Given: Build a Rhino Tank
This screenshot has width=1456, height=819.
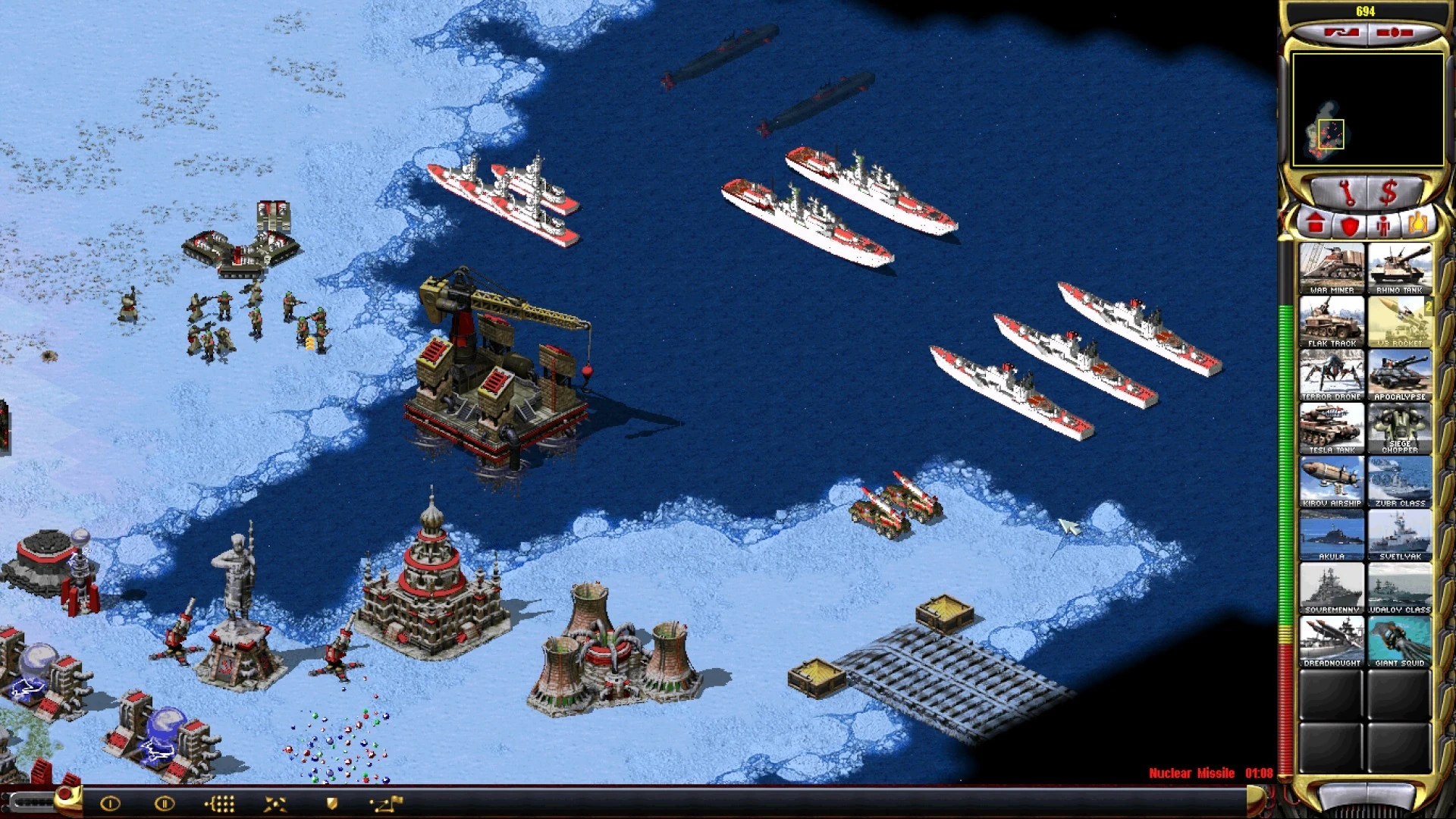Looking at the screenshot, I should pos(1399,268).
